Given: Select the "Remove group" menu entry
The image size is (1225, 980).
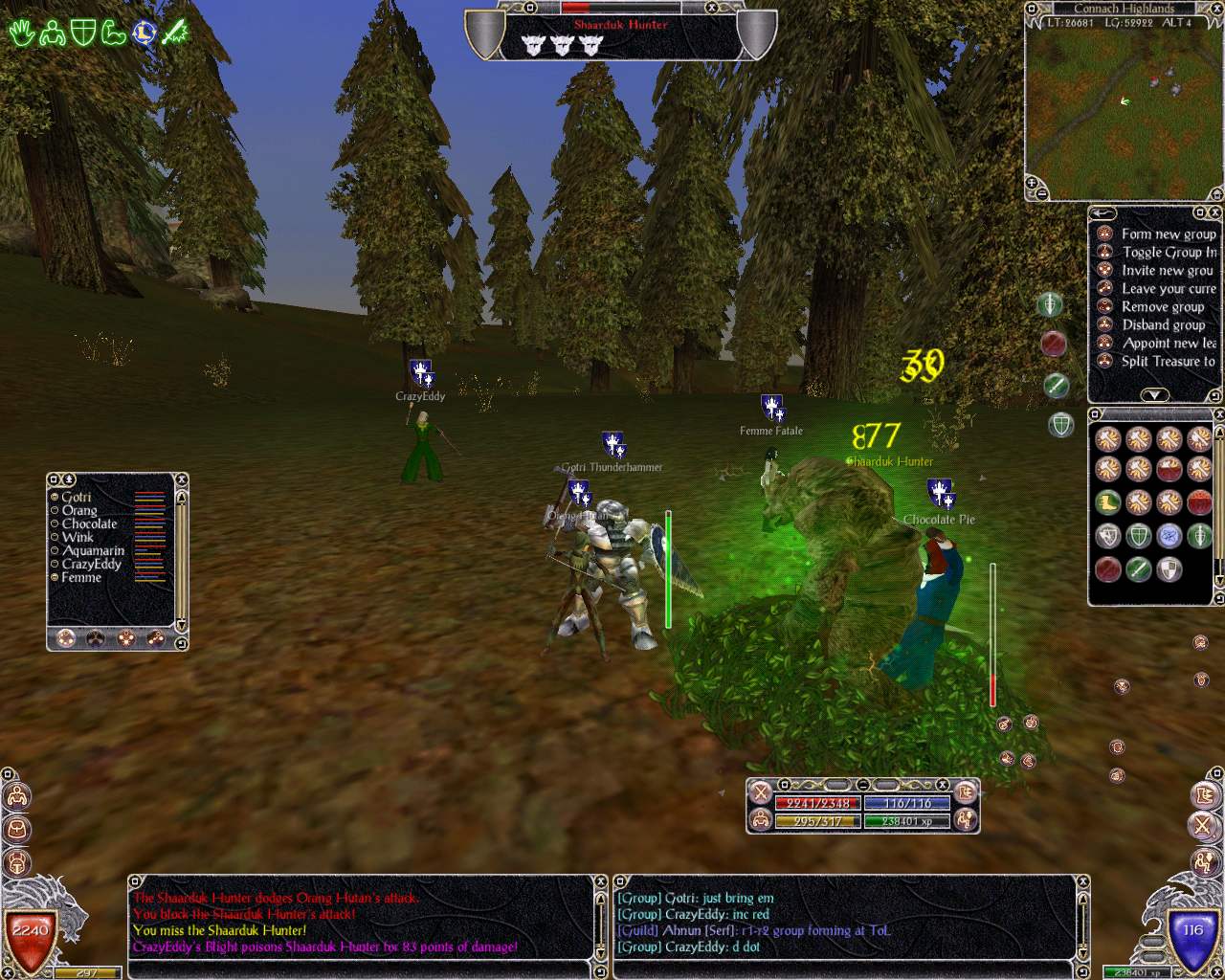Looking at the screenshot, I should pos(1162,306).
